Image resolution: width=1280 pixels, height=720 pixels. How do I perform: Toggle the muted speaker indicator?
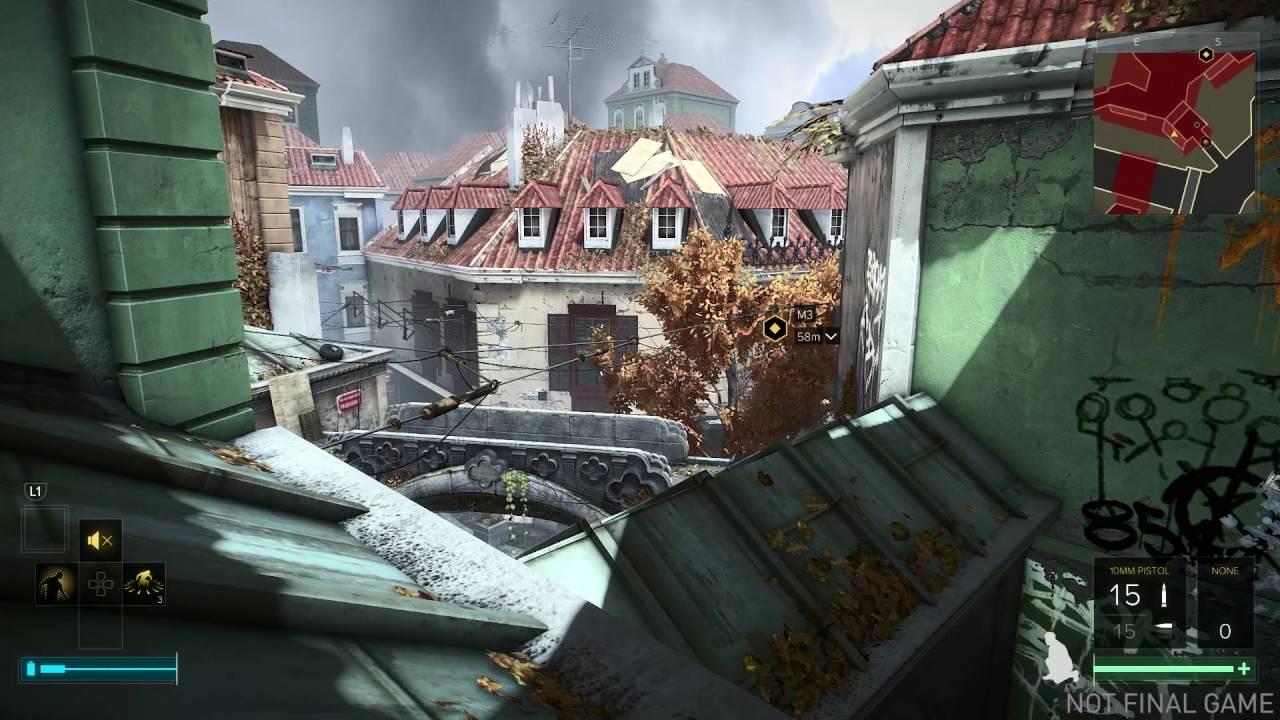pos(99,538)
